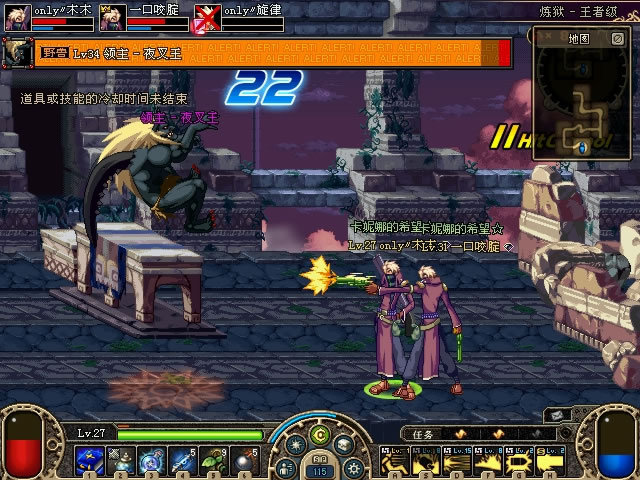The height and width of the screenshot is (480, 640).
Task: Open the inventory box button in the center hub
Action: point(343,446)
